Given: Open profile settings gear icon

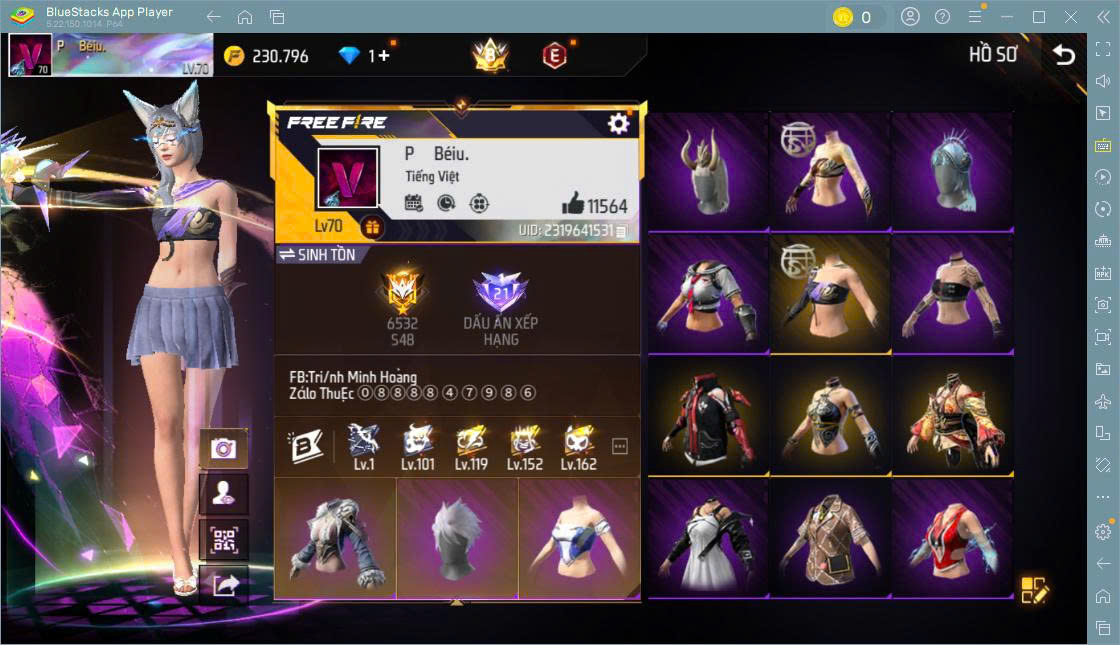Looking at the screenshot, I should [x=619, y=123].
